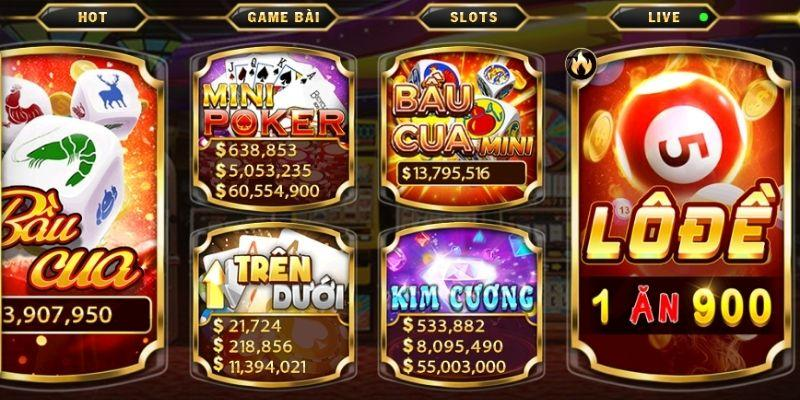Open the GAME BÀI category tab
Screen dimensions: 800x400
tap(278, 17)
